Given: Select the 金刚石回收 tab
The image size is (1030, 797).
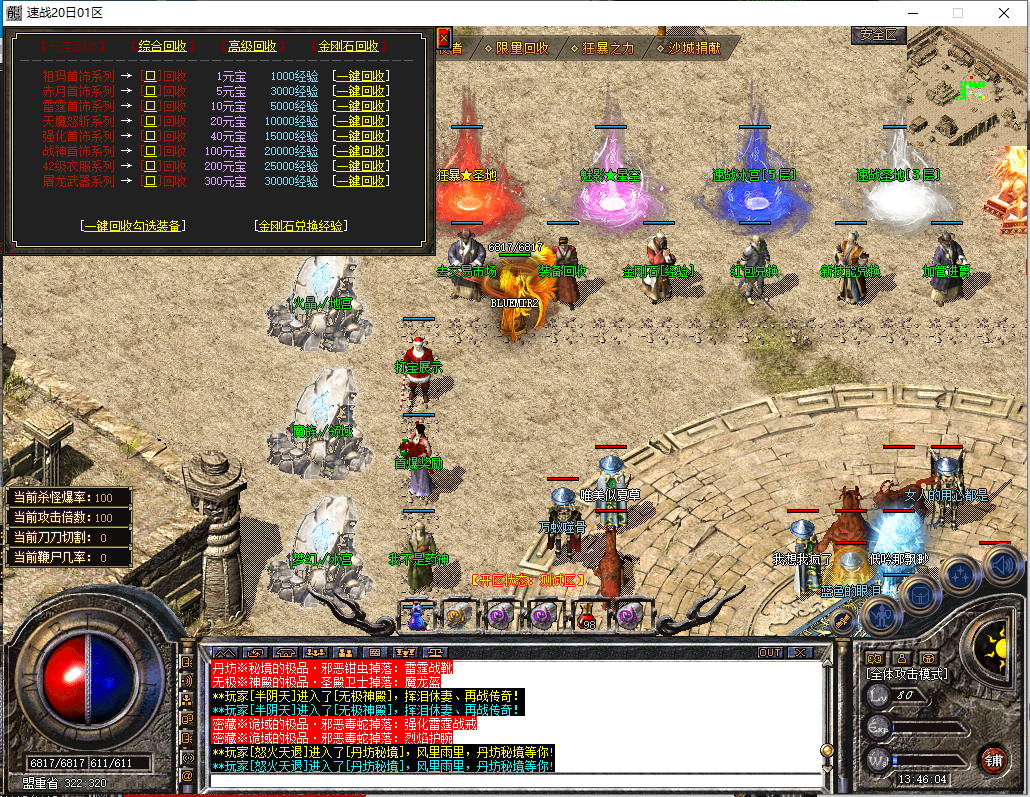Looking at the screenshot, I should (x=348, y=46).
